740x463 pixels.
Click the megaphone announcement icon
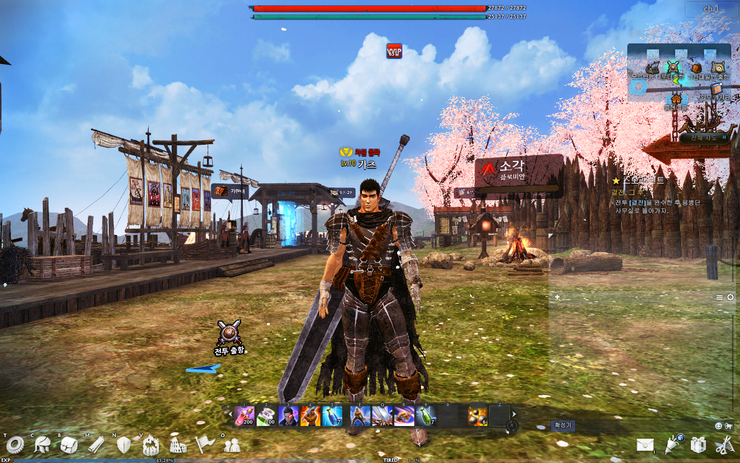coord(672,443)
